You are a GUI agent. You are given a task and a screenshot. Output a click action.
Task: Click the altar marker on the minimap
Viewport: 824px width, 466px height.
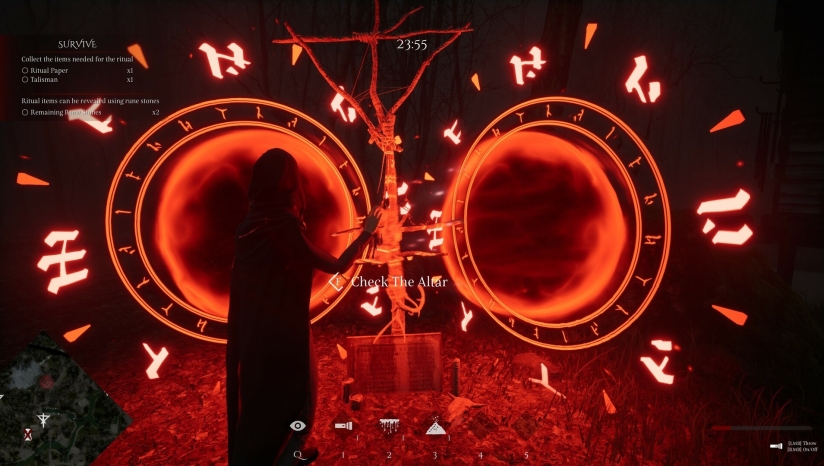[43, 419]
